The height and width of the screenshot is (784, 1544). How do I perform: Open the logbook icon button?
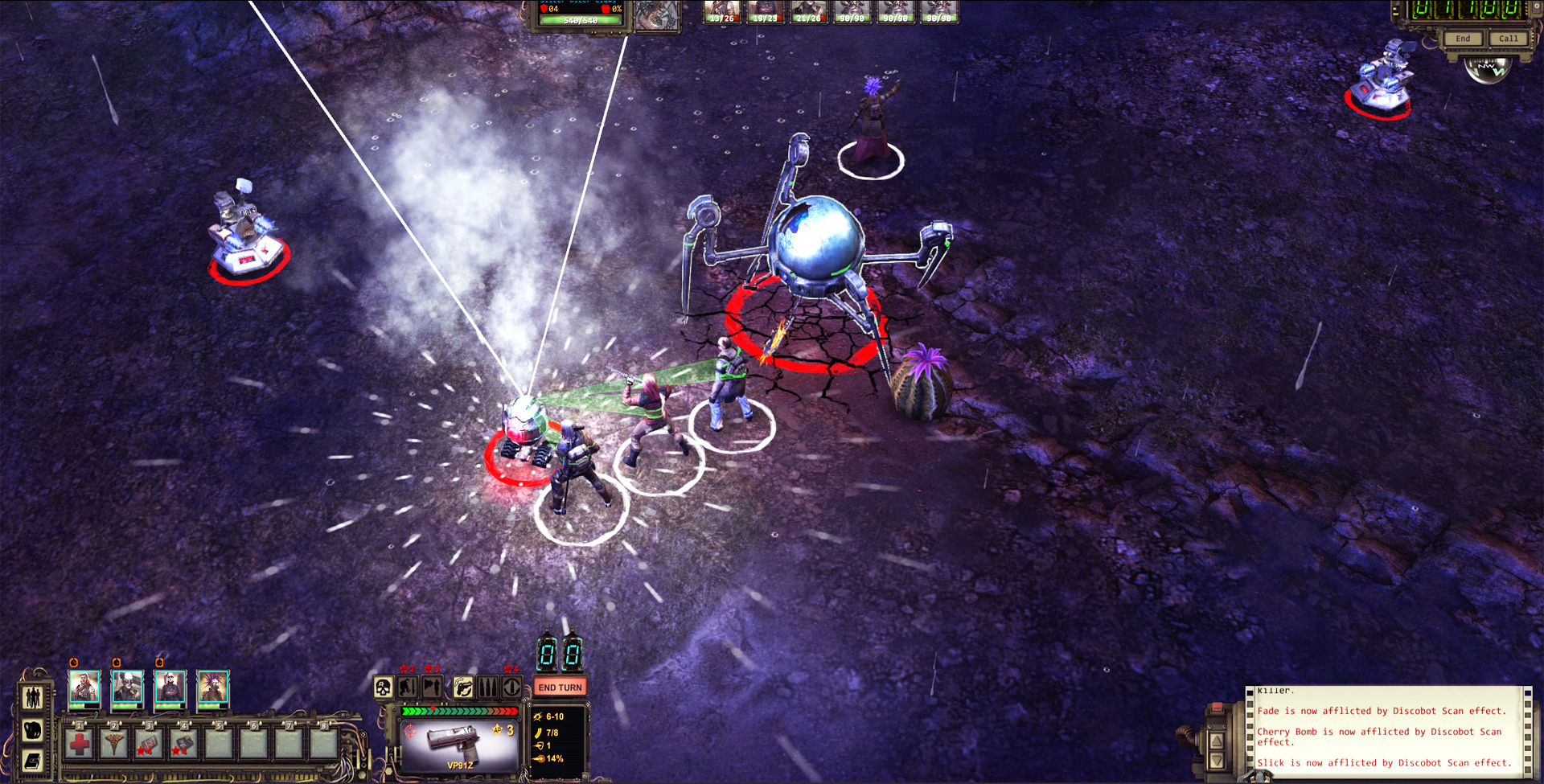coord(33,760)
